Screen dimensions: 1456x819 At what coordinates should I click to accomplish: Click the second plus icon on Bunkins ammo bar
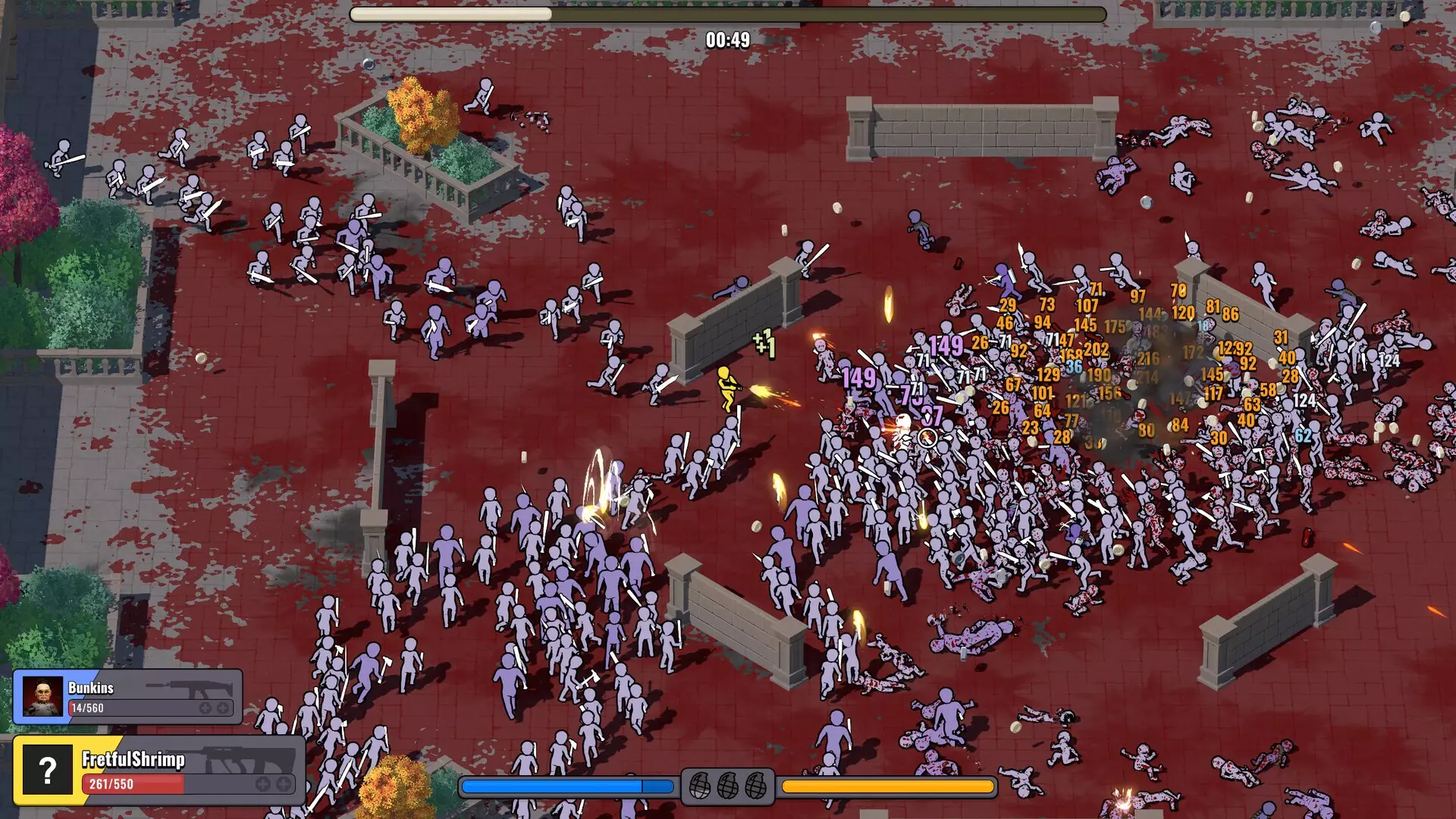coord(222,708)
